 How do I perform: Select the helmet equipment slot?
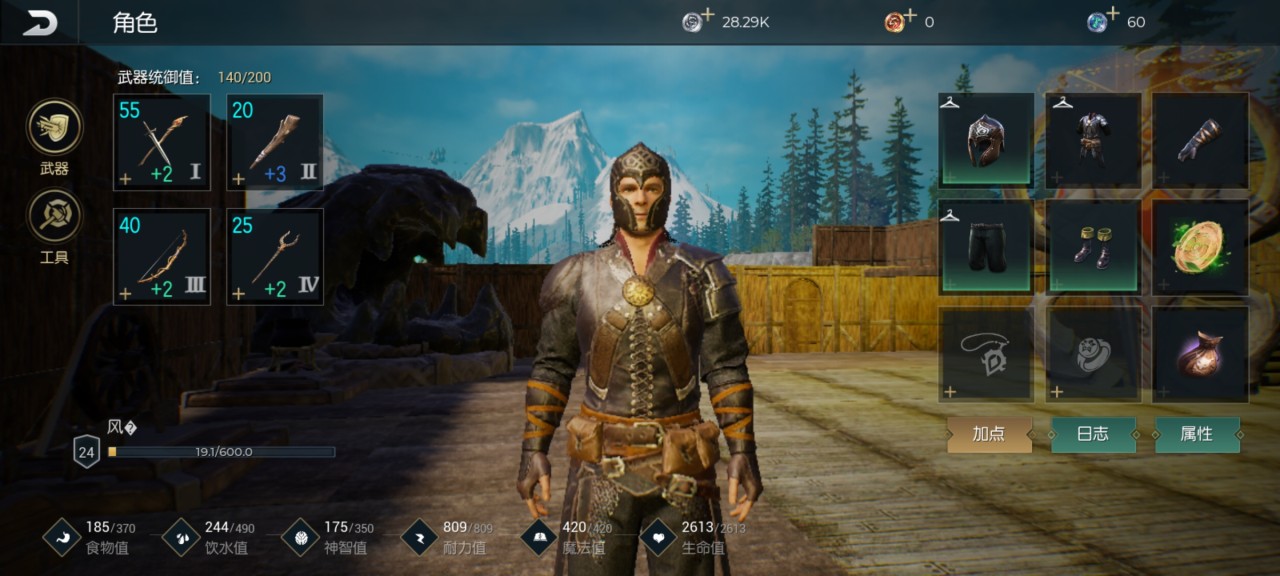pos(986,140)
